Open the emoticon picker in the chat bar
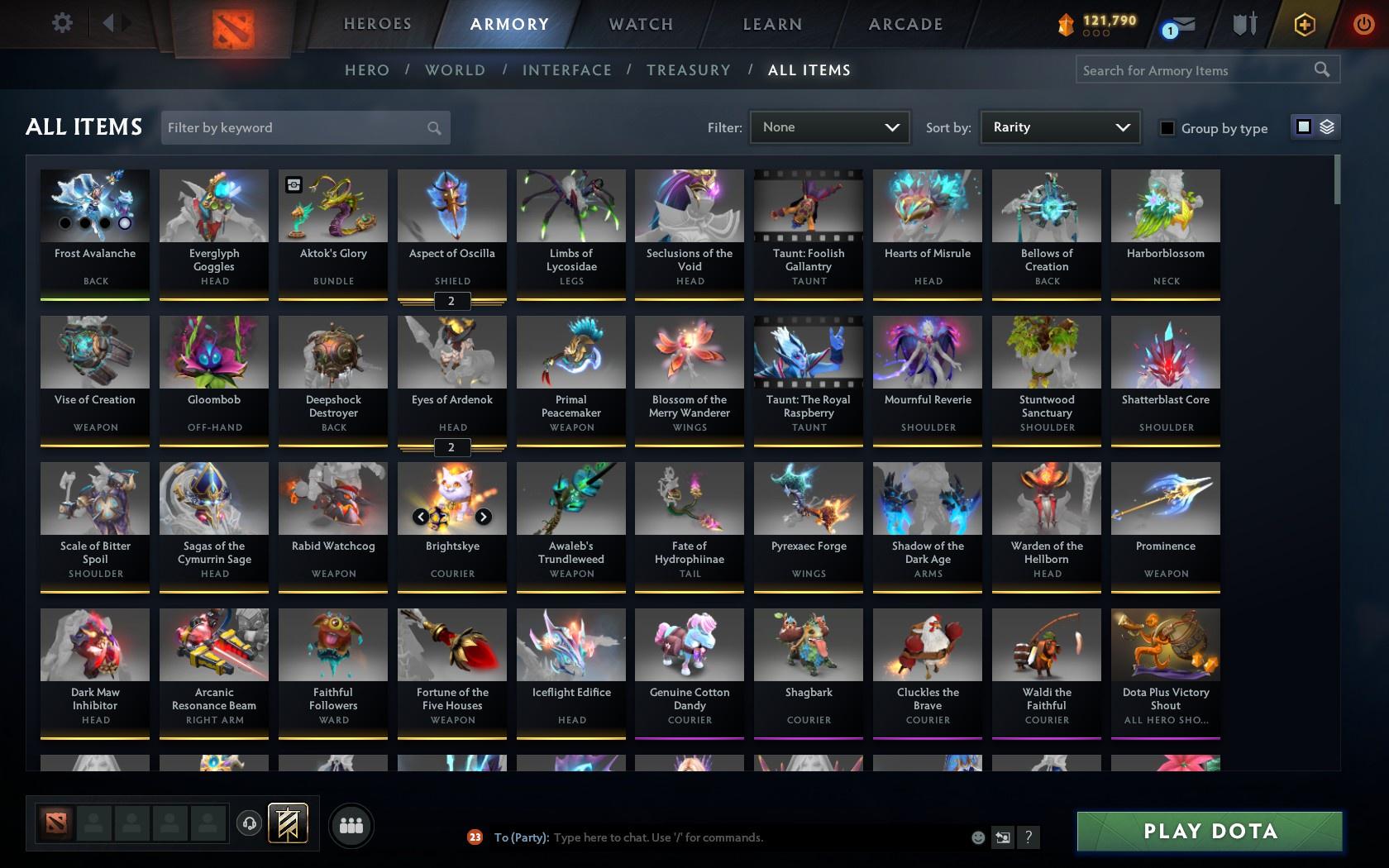Image resolution: width=1389 pixels, height=868 pixels. (978, 837)
